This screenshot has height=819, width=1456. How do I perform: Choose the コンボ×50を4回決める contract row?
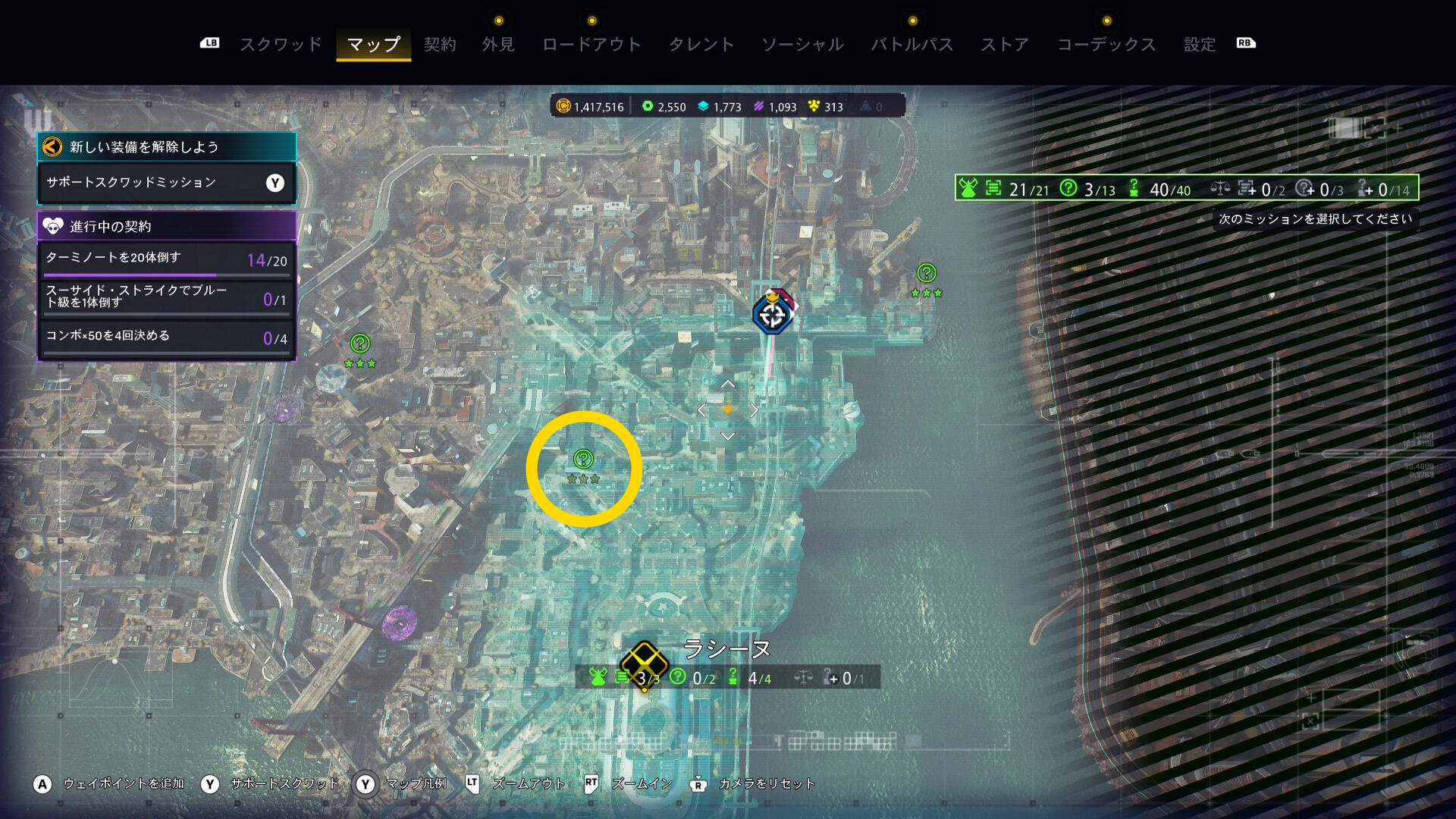pyautogui.click(x=165, y=337)
